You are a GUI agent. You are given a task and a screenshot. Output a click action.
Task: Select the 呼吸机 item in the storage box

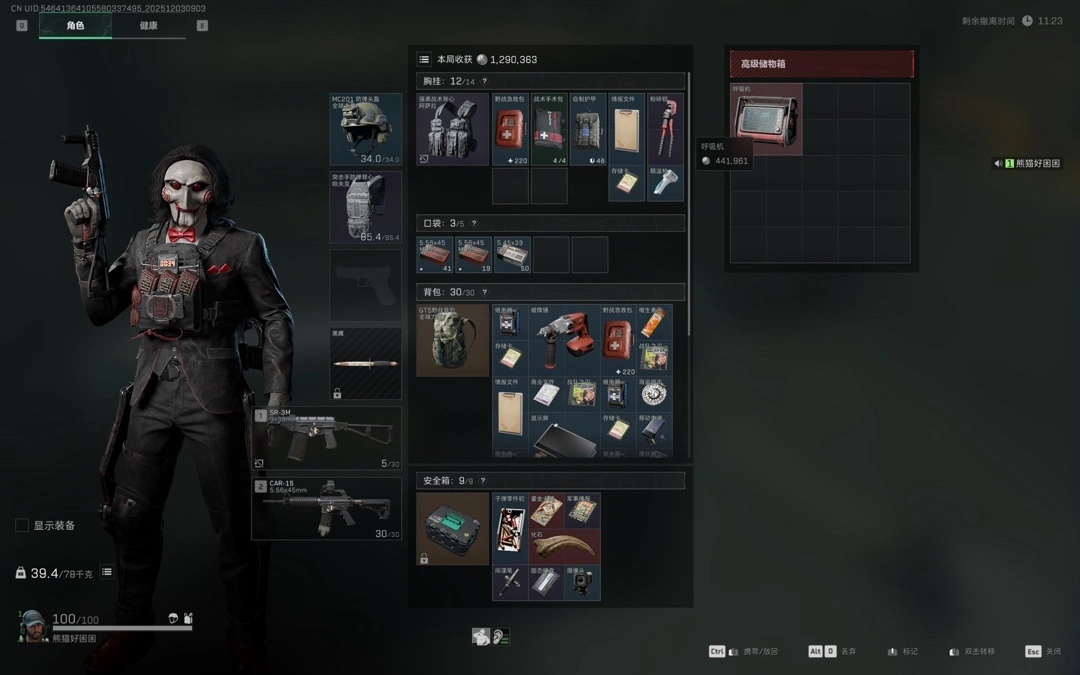766,119
